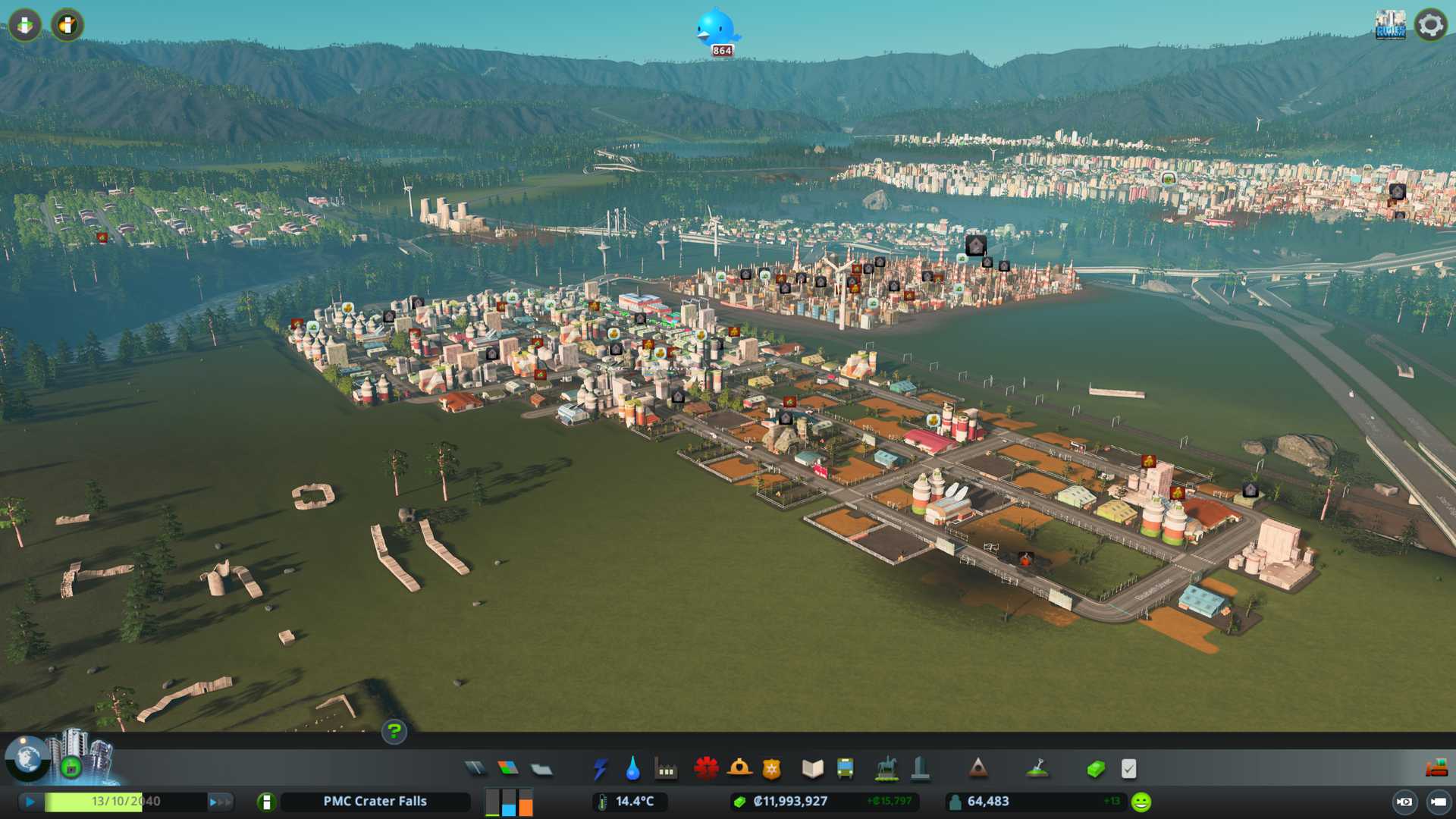Open the City Policies checklist
Viewport: 1456px width, 819px height.
pyautogui.click(x=1128, y=769)
